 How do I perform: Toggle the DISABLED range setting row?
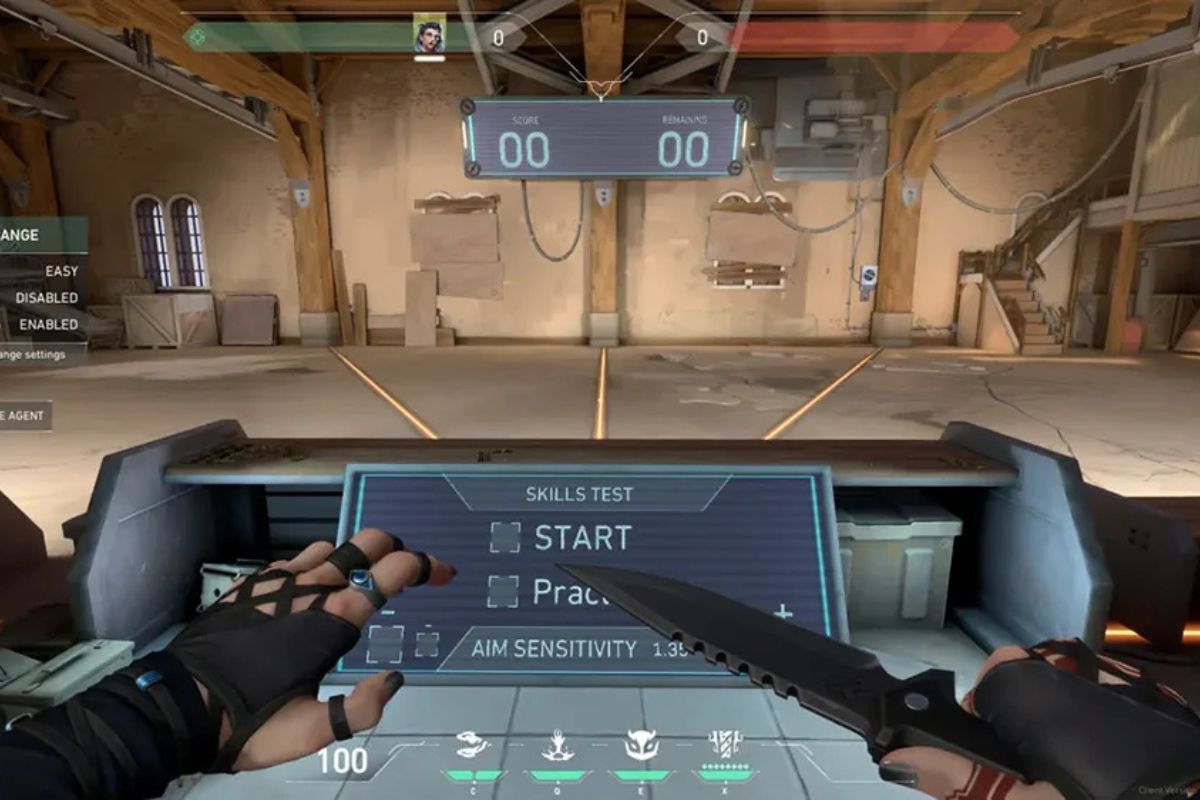tap(45, 298)
